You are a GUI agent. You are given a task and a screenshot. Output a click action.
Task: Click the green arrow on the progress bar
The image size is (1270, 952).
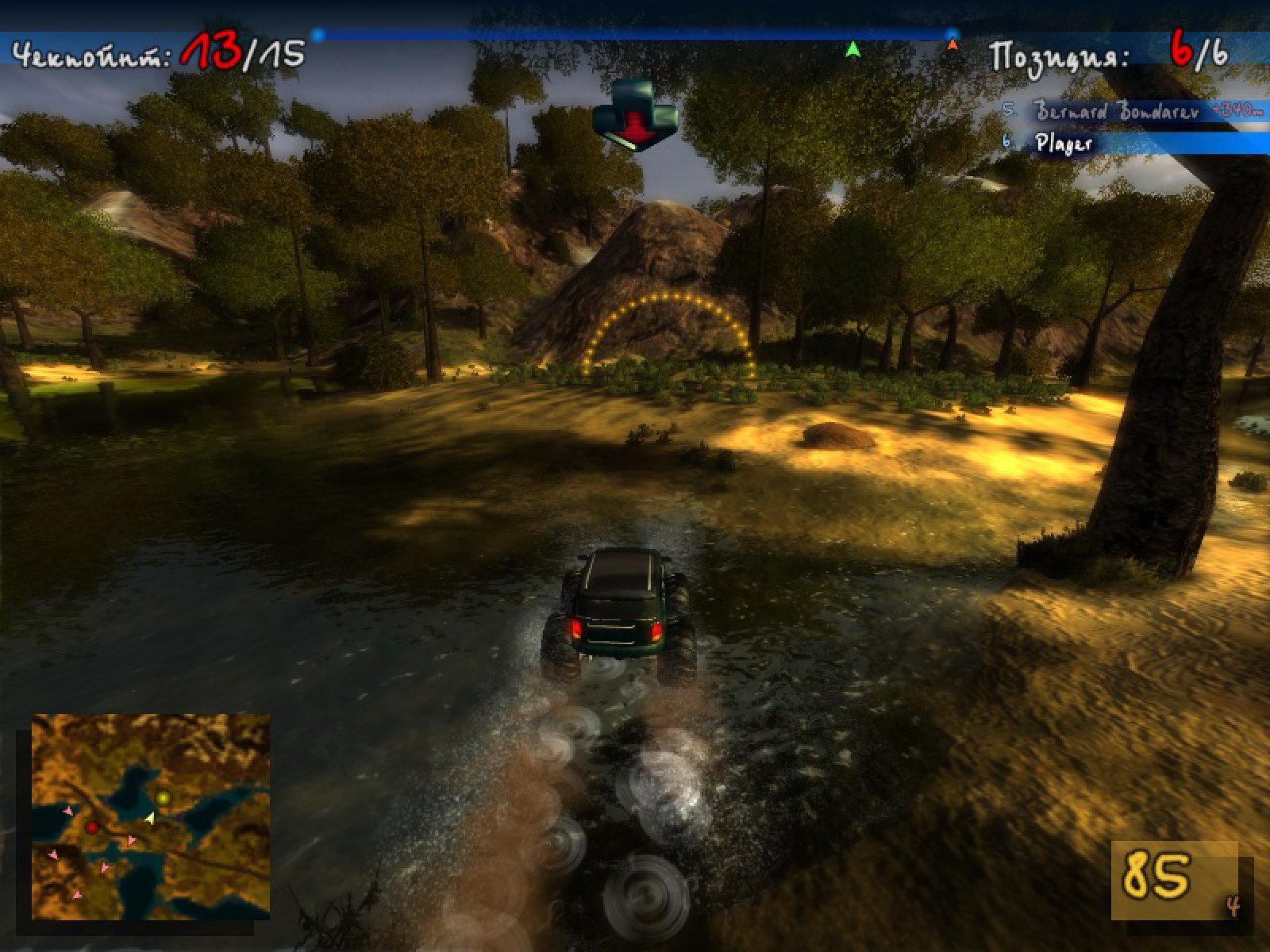tap(852, 50)
